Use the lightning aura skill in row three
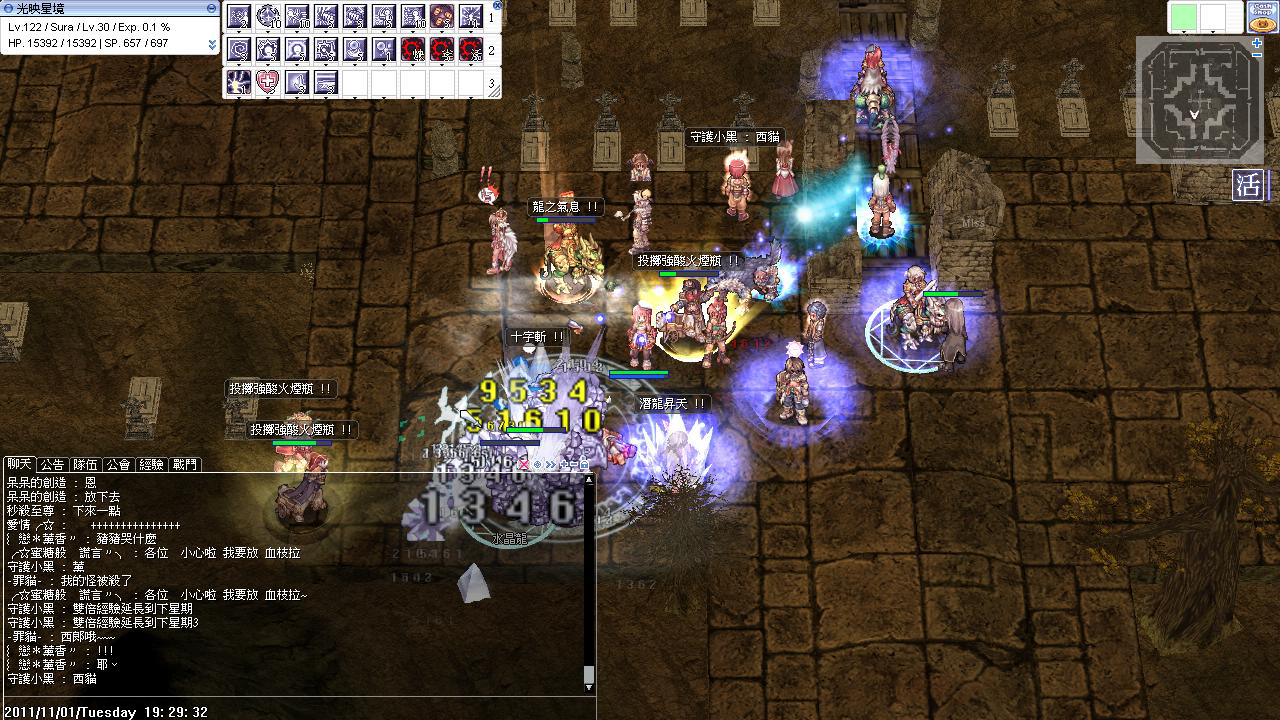 (x=238, y=82)
